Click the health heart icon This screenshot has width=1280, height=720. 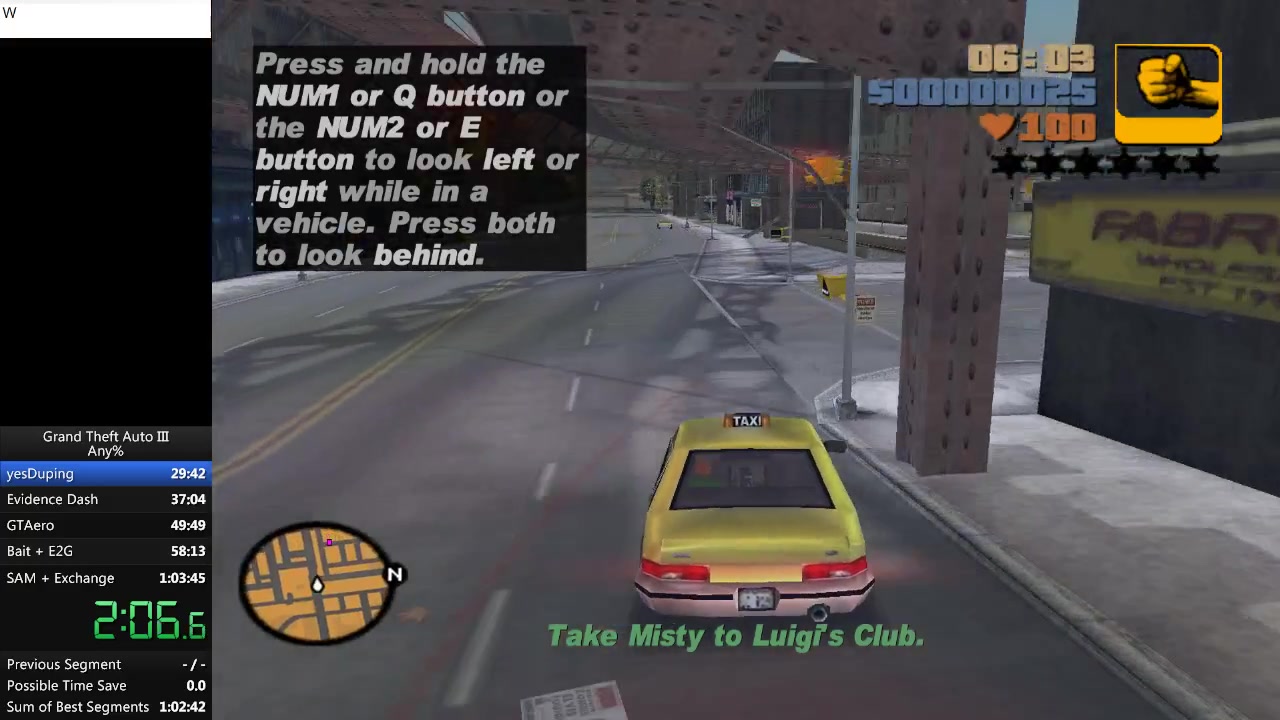point(997,126)
